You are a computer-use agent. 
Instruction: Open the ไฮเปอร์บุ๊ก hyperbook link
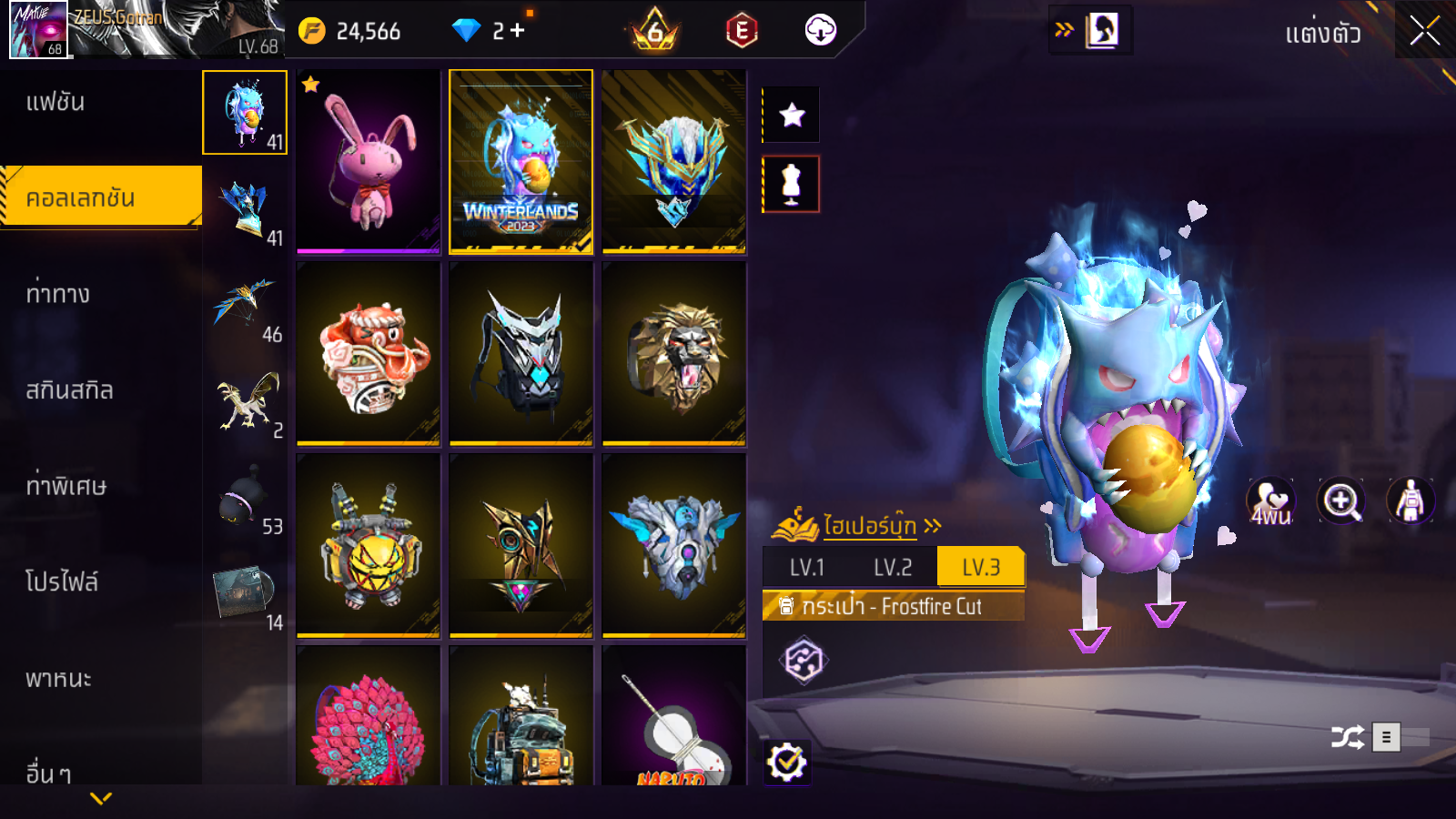(x=869, y=526)
